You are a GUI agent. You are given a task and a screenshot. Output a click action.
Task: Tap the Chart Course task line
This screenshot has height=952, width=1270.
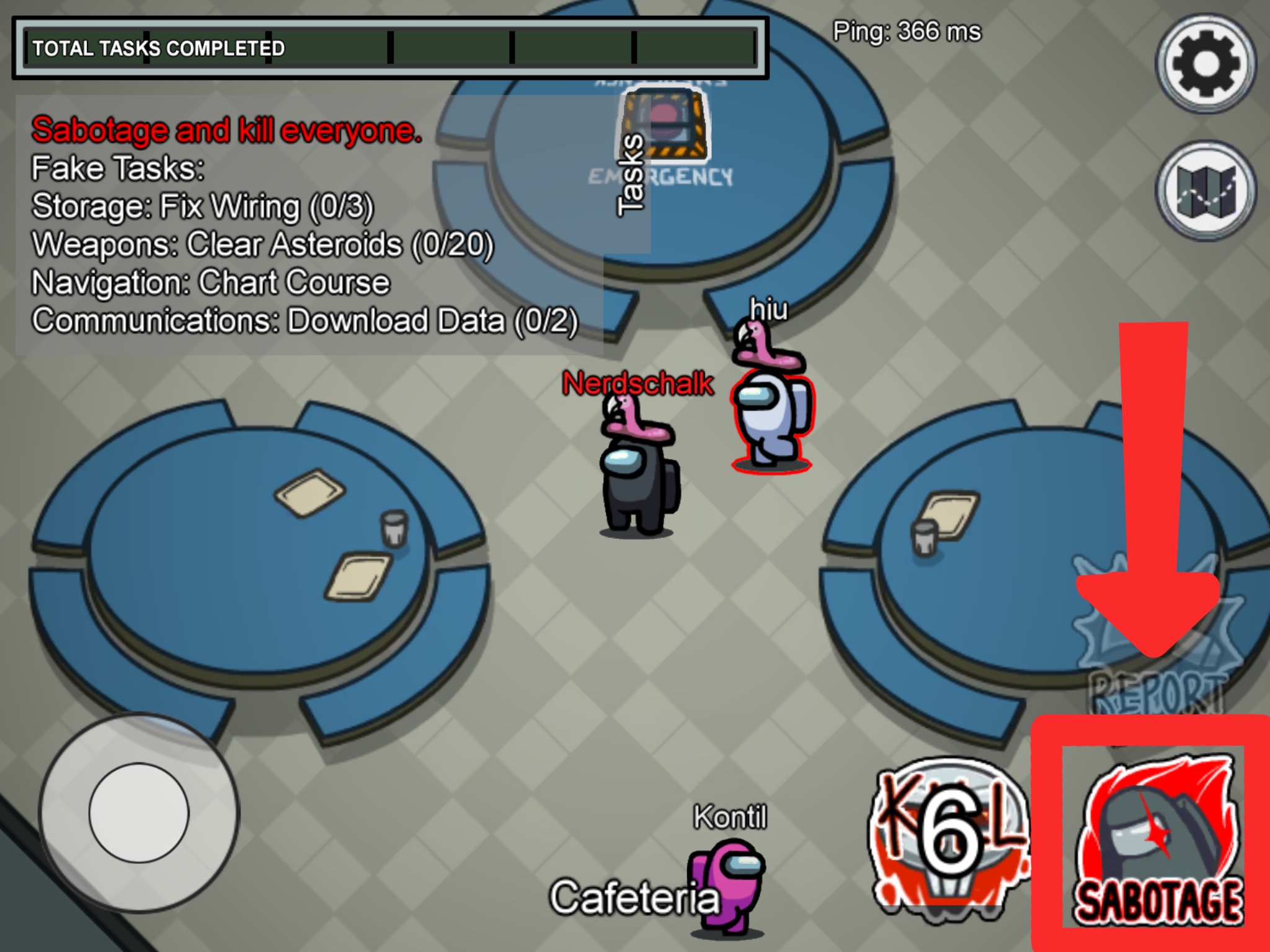click(211, 282)
